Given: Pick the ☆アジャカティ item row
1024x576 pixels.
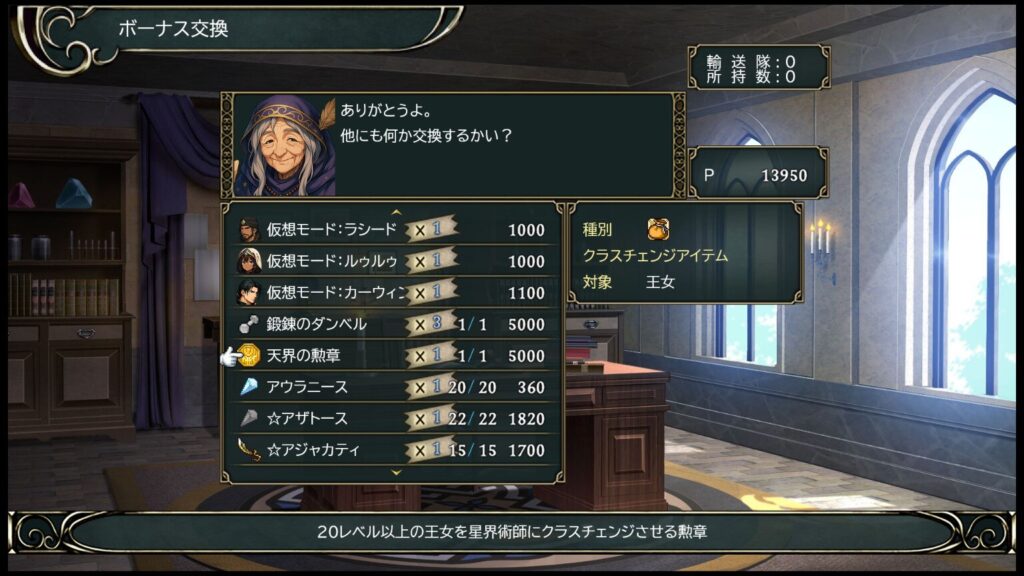Looking at the screenshot, I should coord(392,450).
